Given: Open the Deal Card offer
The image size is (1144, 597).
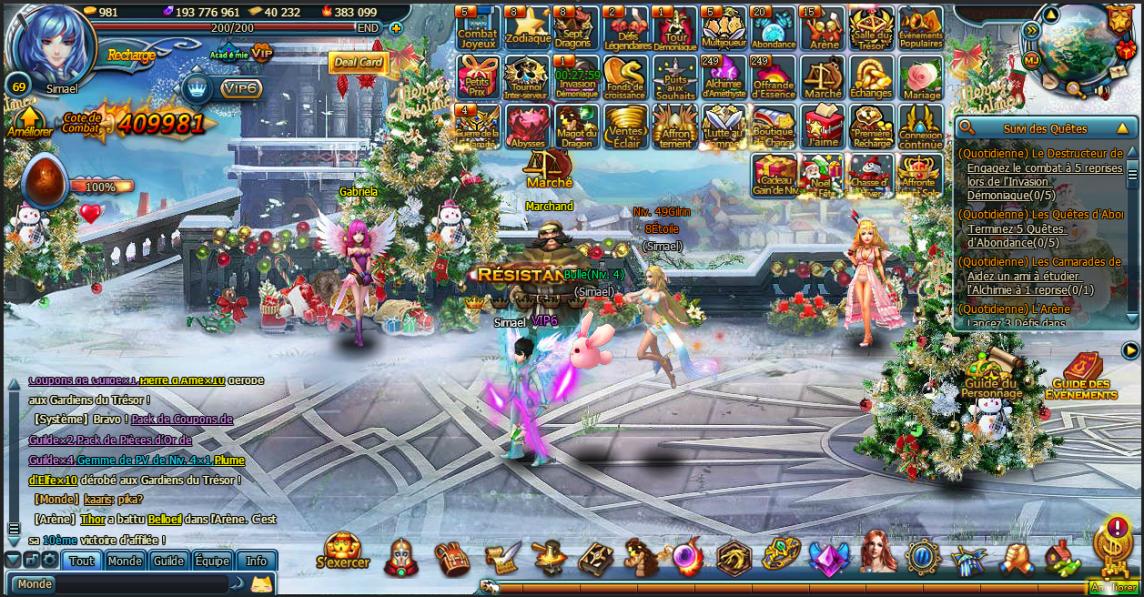Looking at the screenshot, I should point(357,63).
